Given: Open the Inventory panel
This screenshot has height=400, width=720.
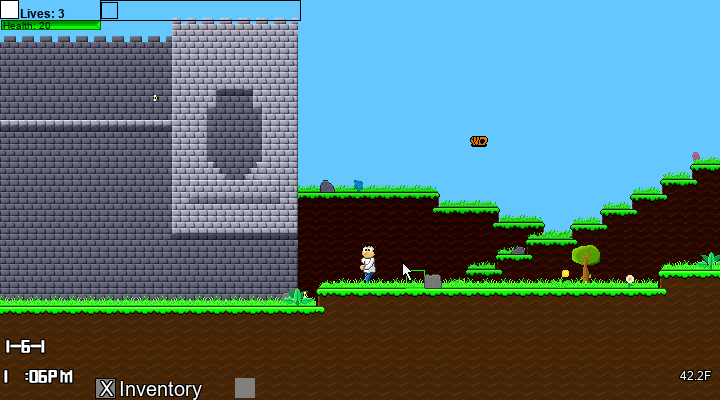Looking at the screenshot, I should point(149,389).
